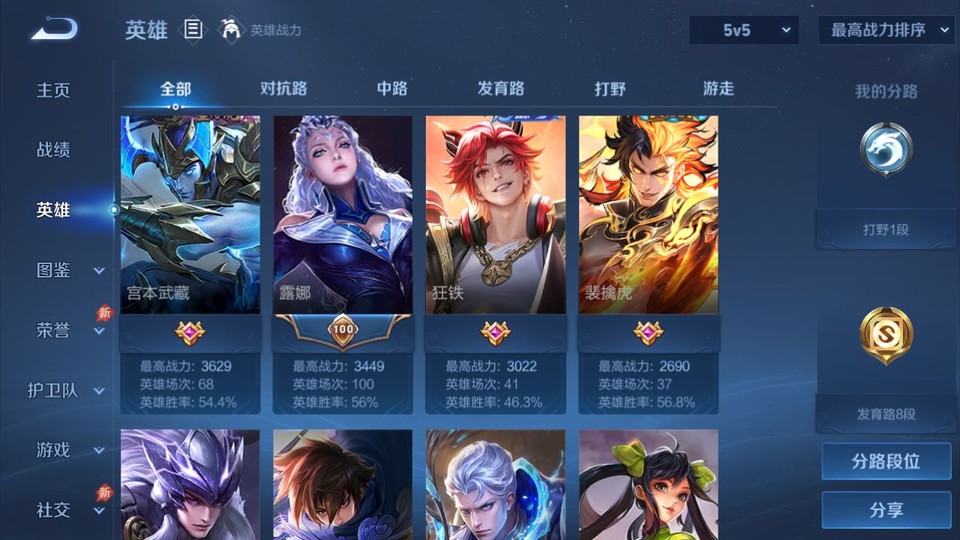Click the 分路段位 button
The width and height of the screenshot is (960, 540).
(x=886, y=462)
